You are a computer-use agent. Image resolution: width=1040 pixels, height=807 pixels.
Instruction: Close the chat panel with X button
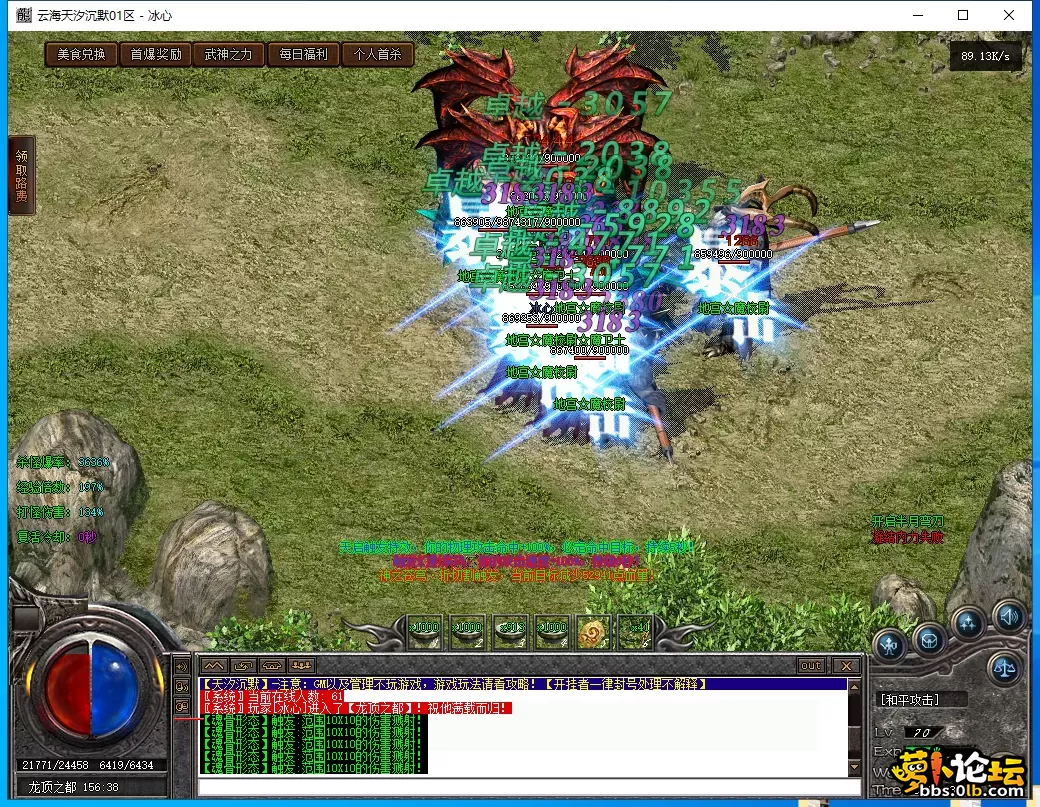pos(846,665)
